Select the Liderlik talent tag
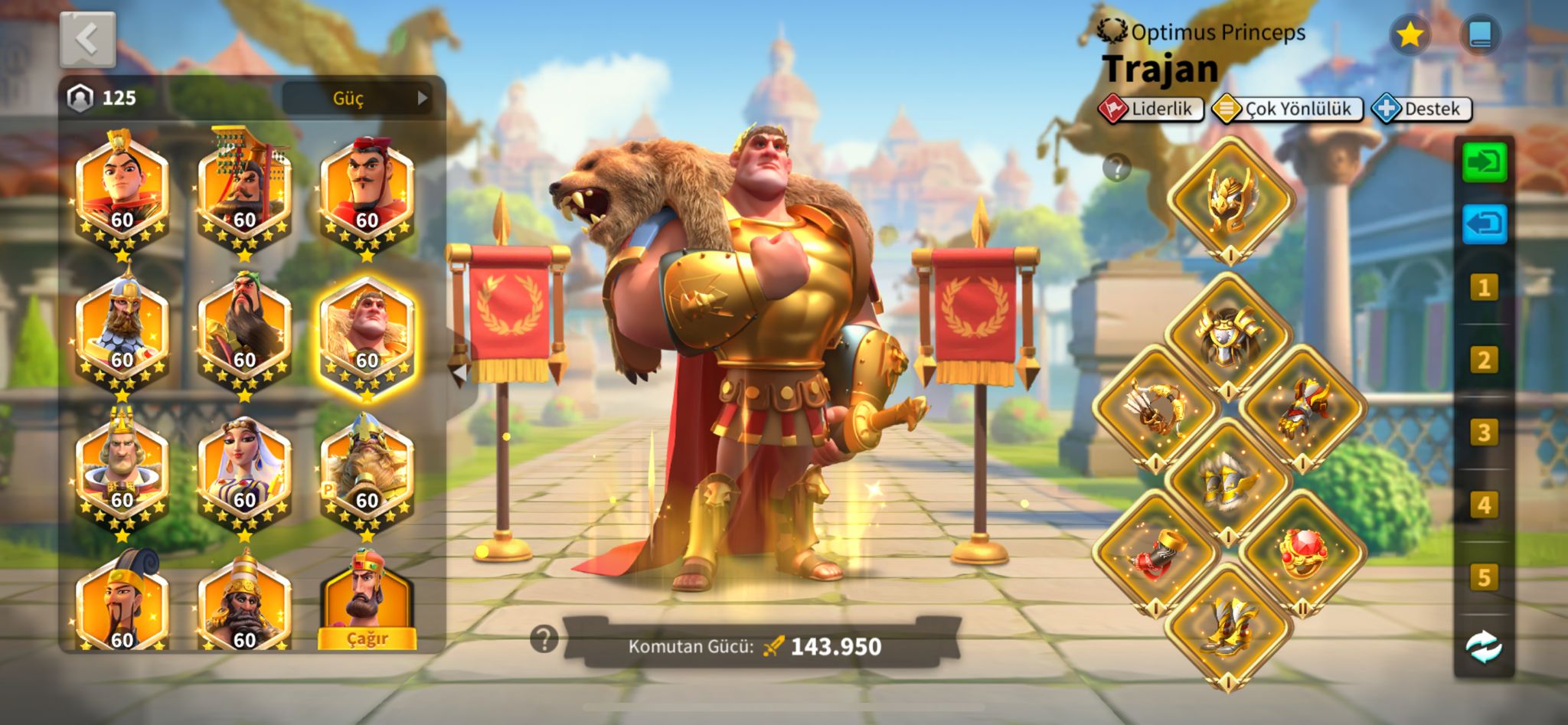 pos(1151,109)
